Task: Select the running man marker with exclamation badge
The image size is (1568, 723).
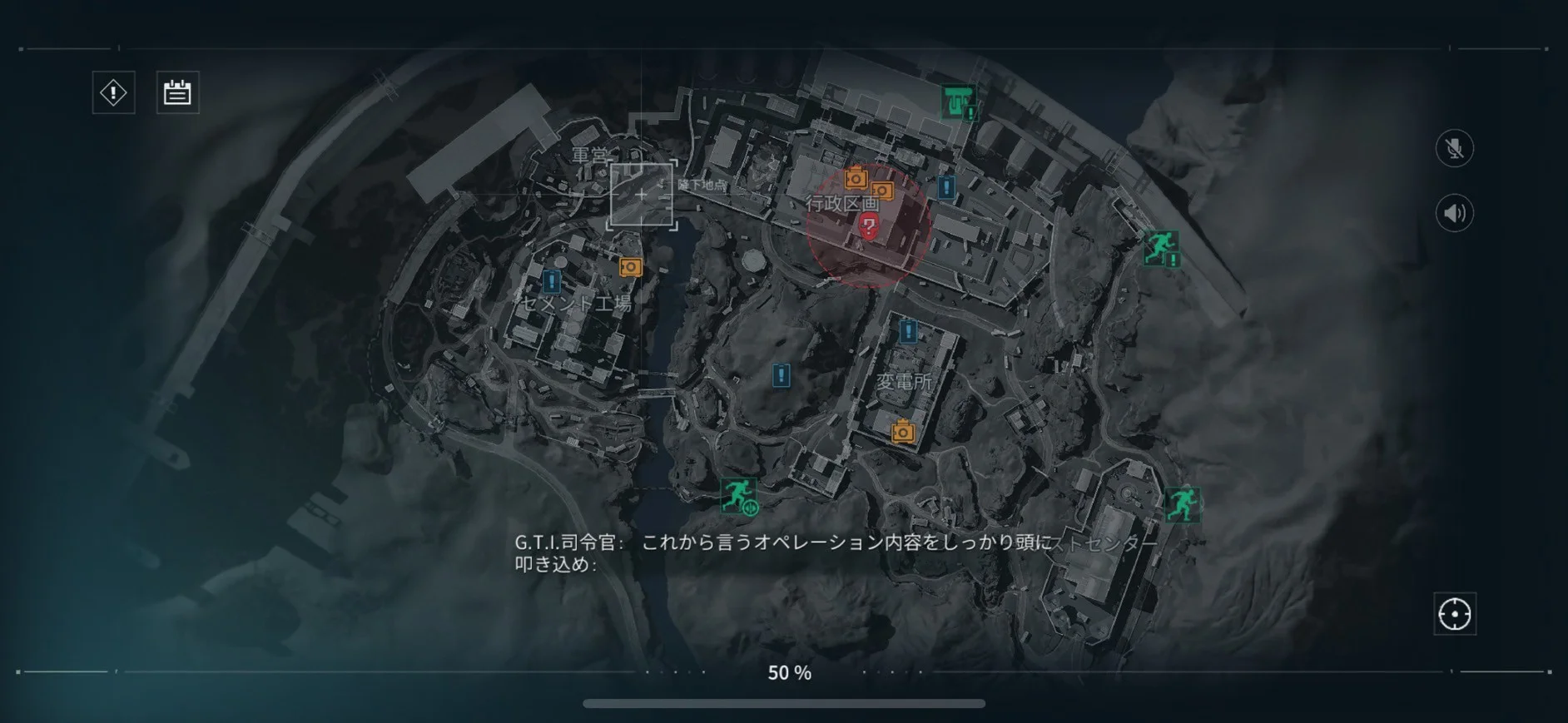Action: [x=1160, y=248]
